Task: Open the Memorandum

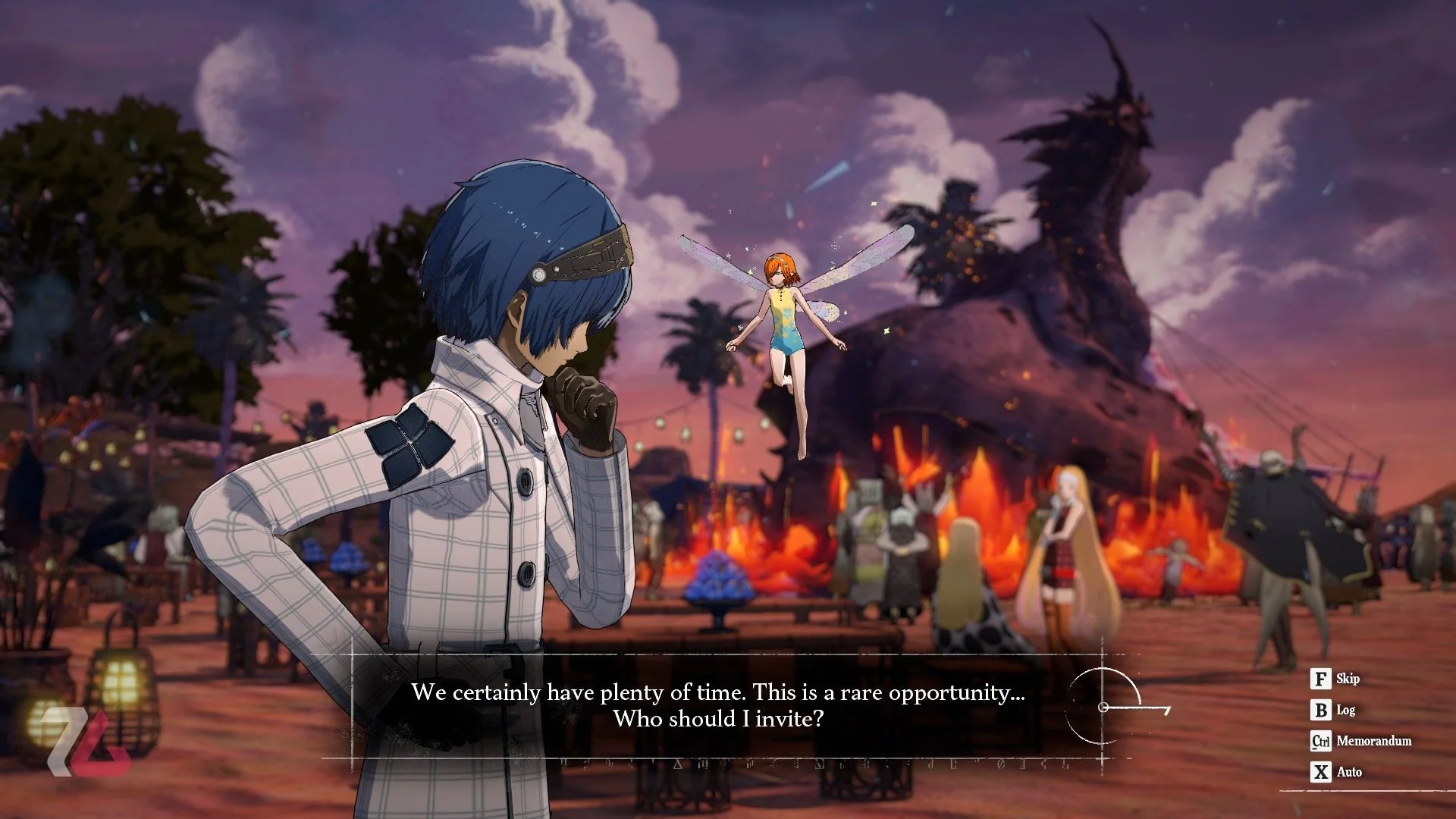Action: (1361, 741)
